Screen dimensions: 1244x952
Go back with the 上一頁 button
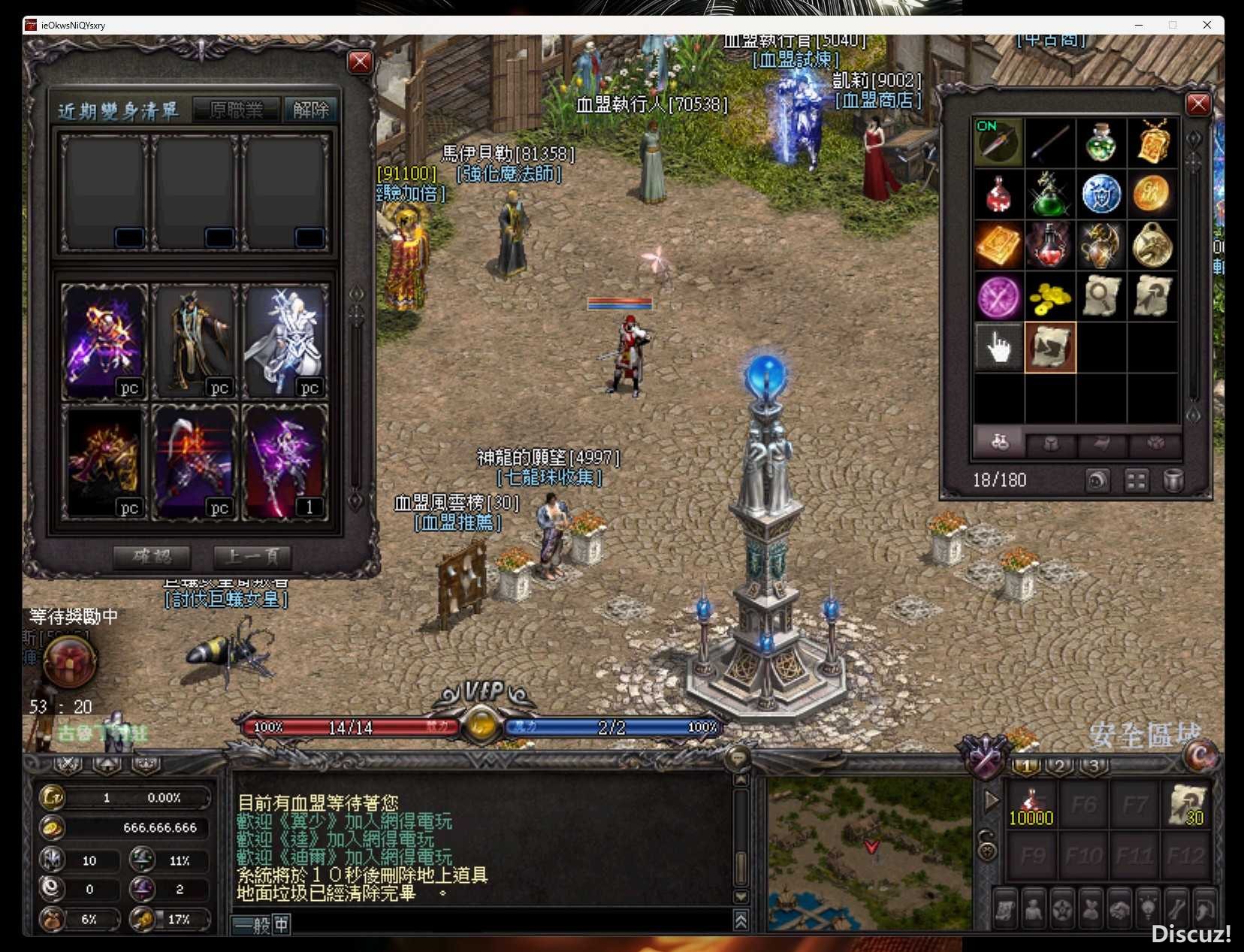(x=252, y=557)
